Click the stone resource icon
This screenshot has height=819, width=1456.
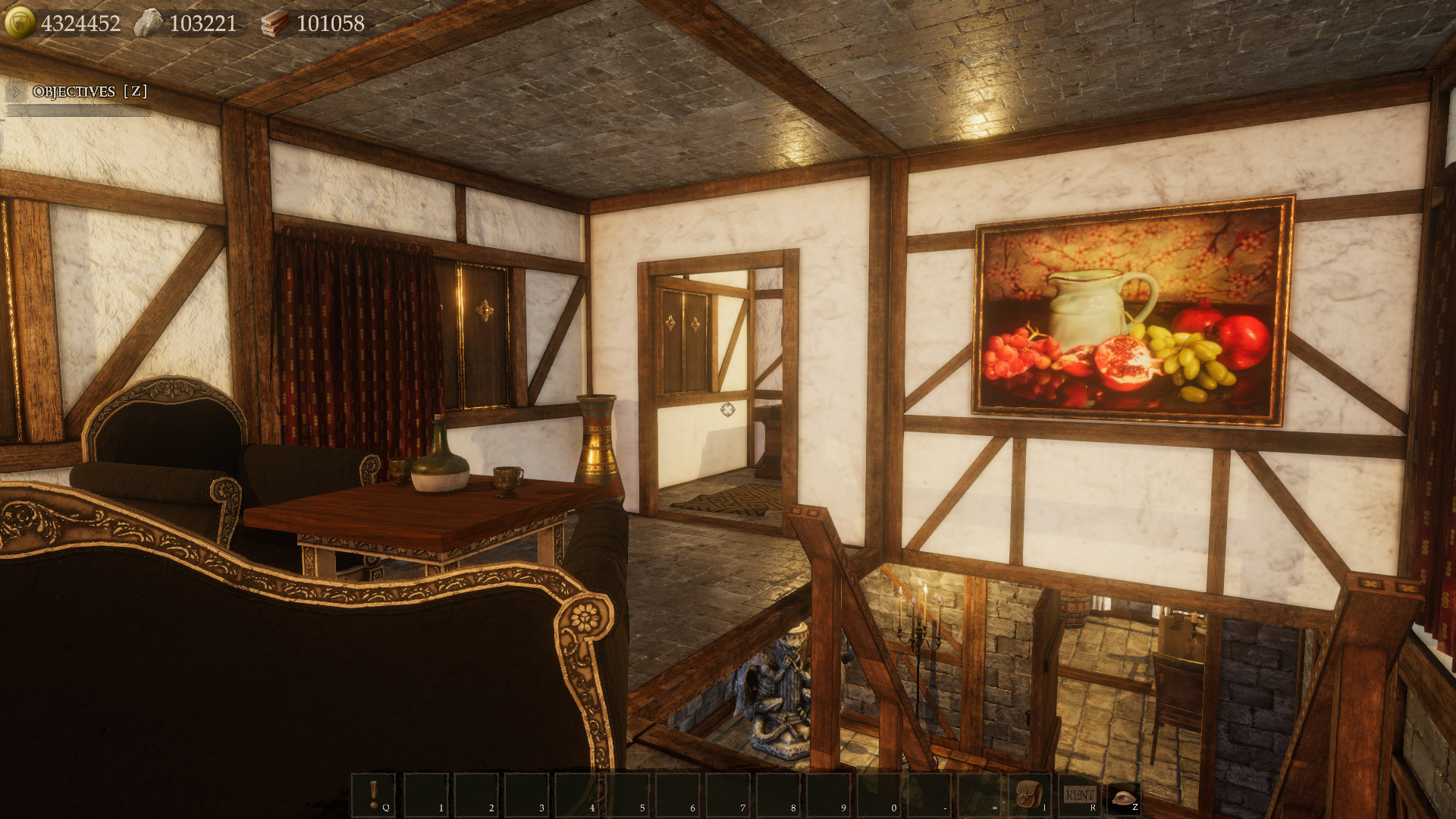click(150, 20)
